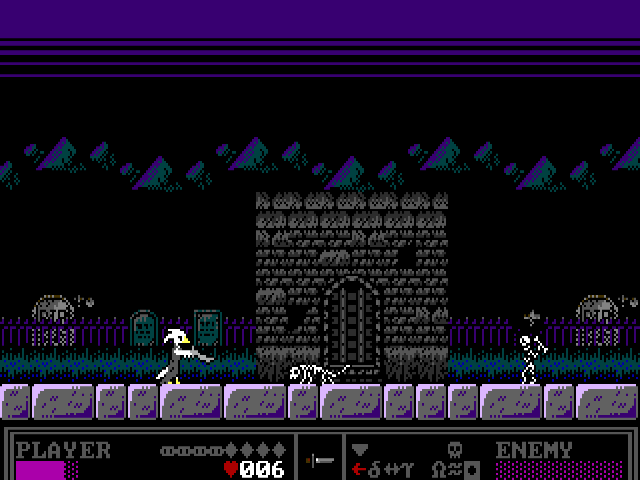Screen dimensions: 640x480
Task: Click the square ring icon
Action: click(472, 468)
